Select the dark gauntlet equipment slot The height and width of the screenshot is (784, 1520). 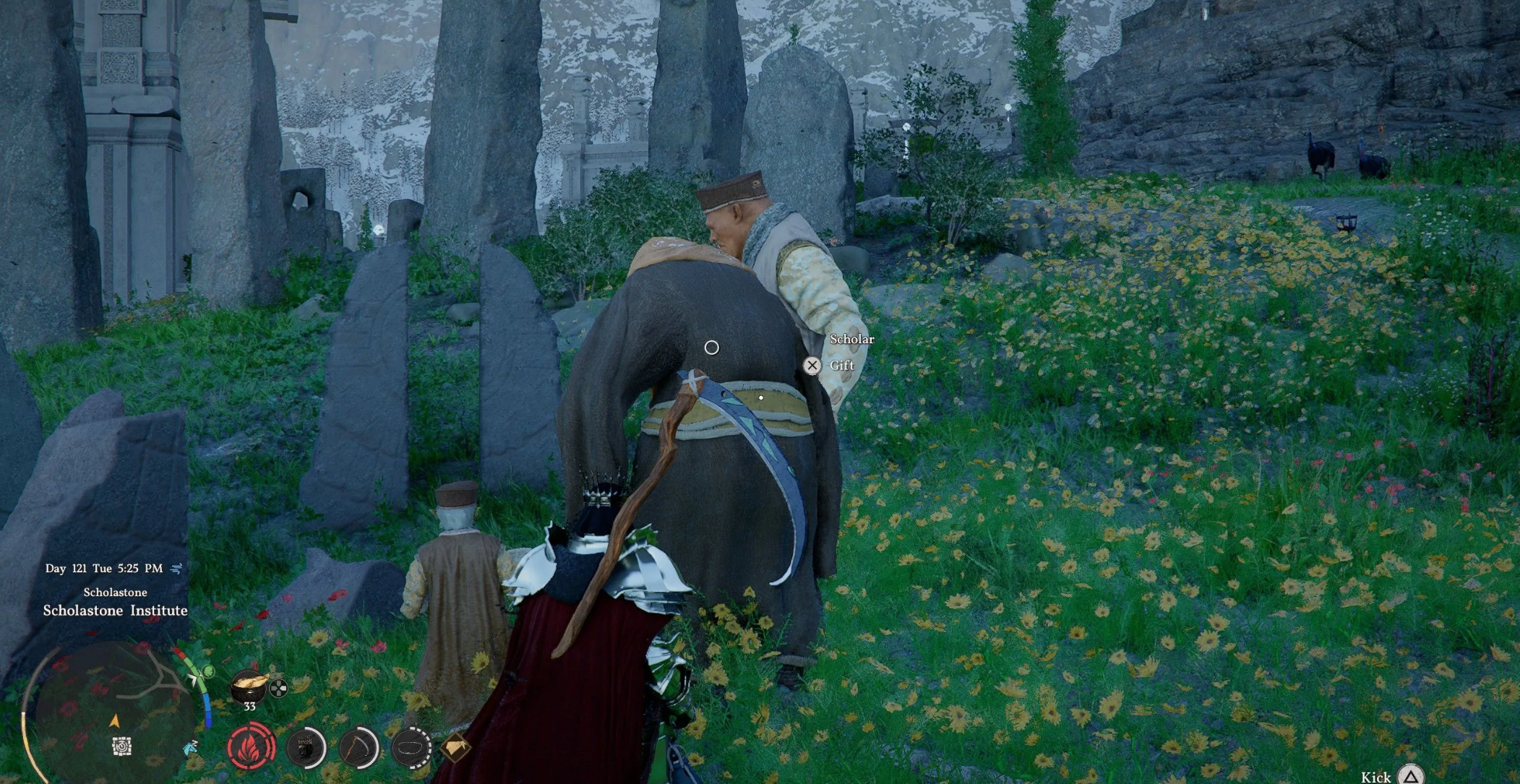[x=306, y=747]
